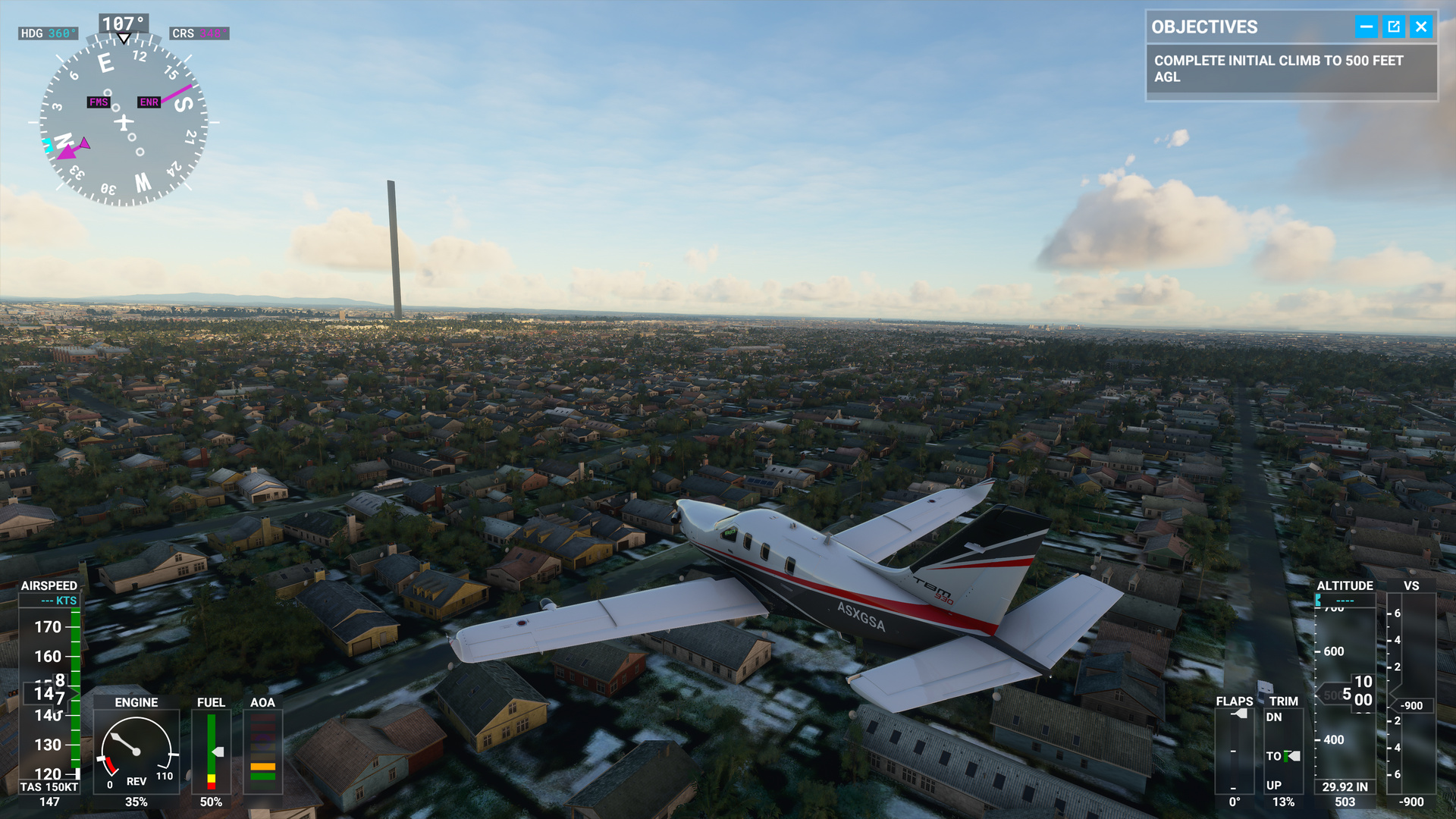1456x819 pixels.
Task: Collapse the Objectives panel
Action: pos(1365,27)
